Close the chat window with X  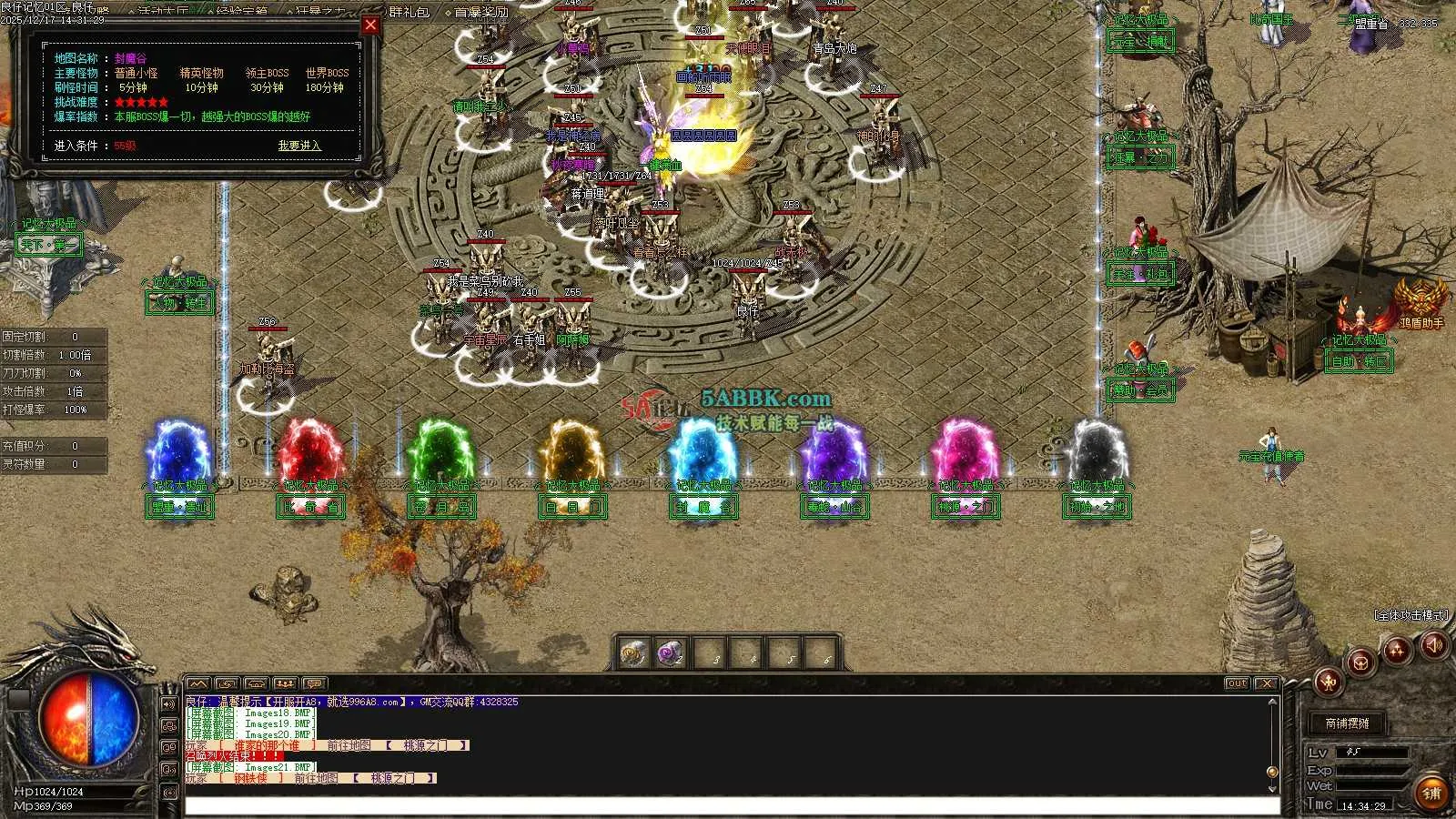coord(1265,683)
